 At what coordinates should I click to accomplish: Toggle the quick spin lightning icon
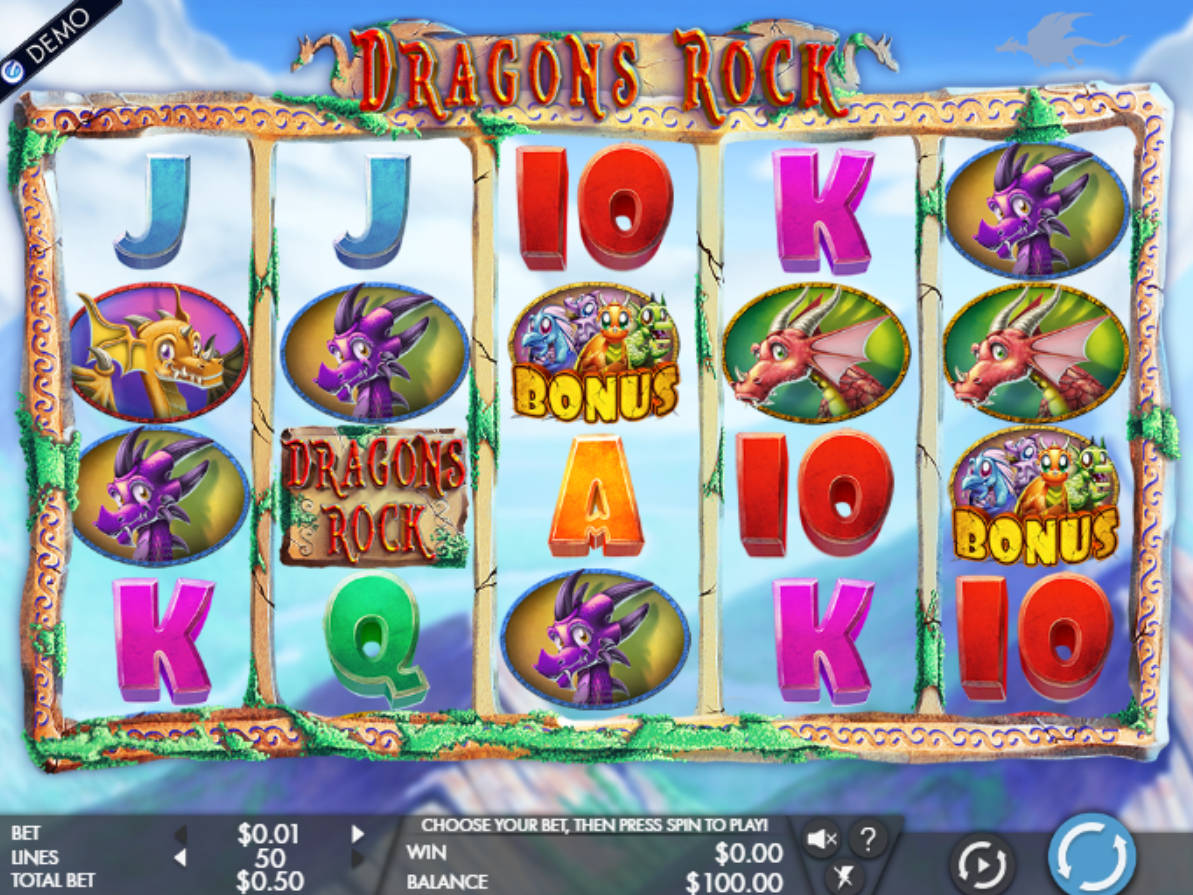pos(843,877)
